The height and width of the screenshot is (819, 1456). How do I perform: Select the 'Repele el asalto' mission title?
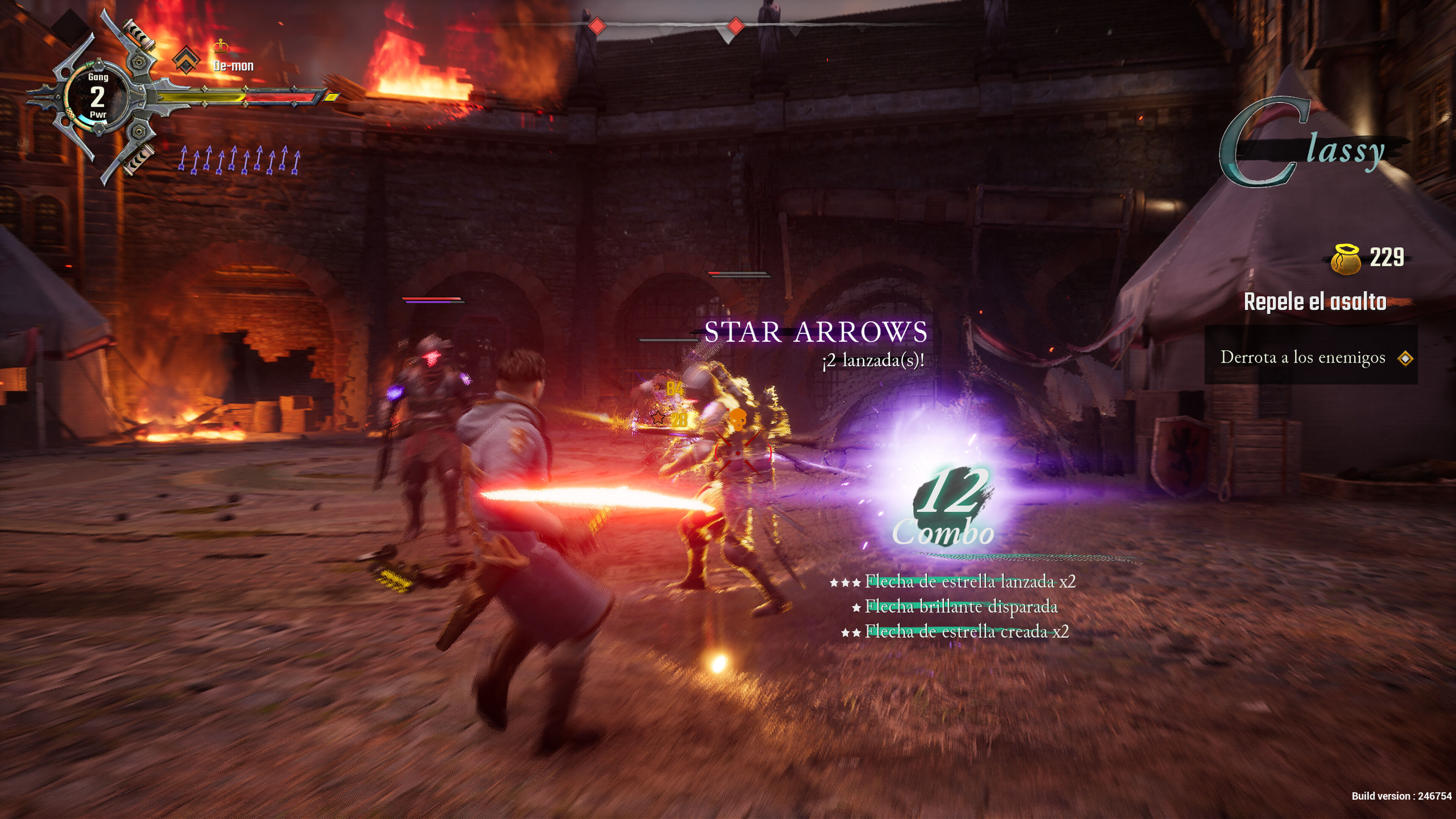click(x=1315, y=302)
